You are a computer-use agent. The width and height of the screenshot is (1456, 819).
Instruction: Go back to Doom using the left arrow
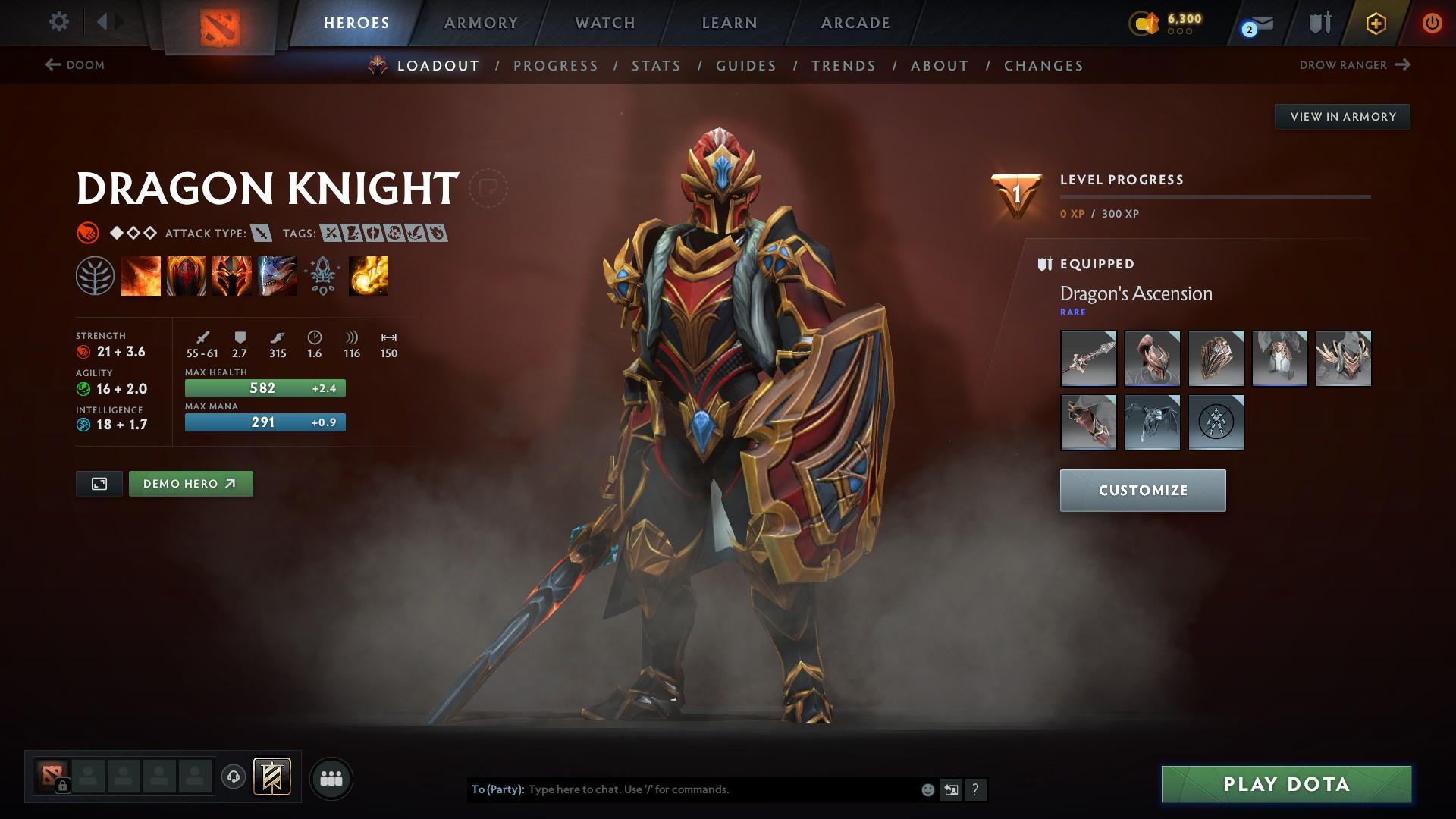tap(52, 64)
